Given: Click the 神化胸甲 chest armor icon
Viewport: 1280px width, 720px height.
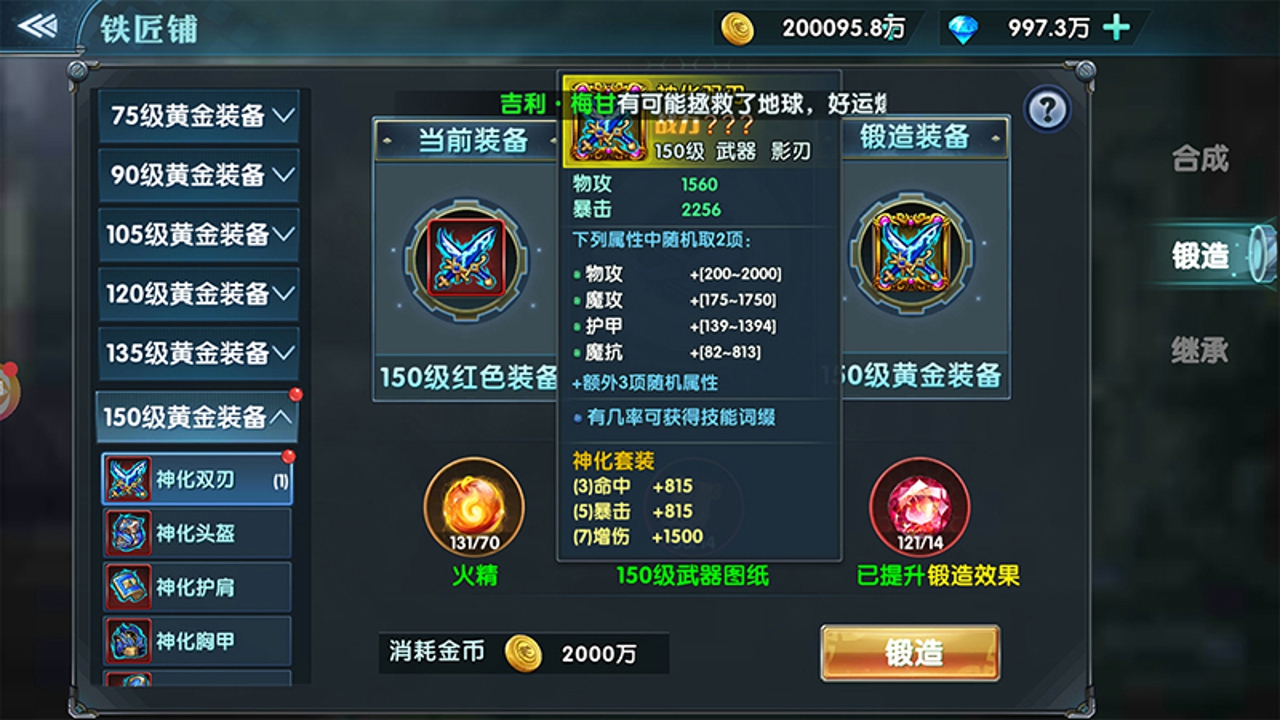Looking at the screenshot, I should pyautogui.click(x=130, y=641).
